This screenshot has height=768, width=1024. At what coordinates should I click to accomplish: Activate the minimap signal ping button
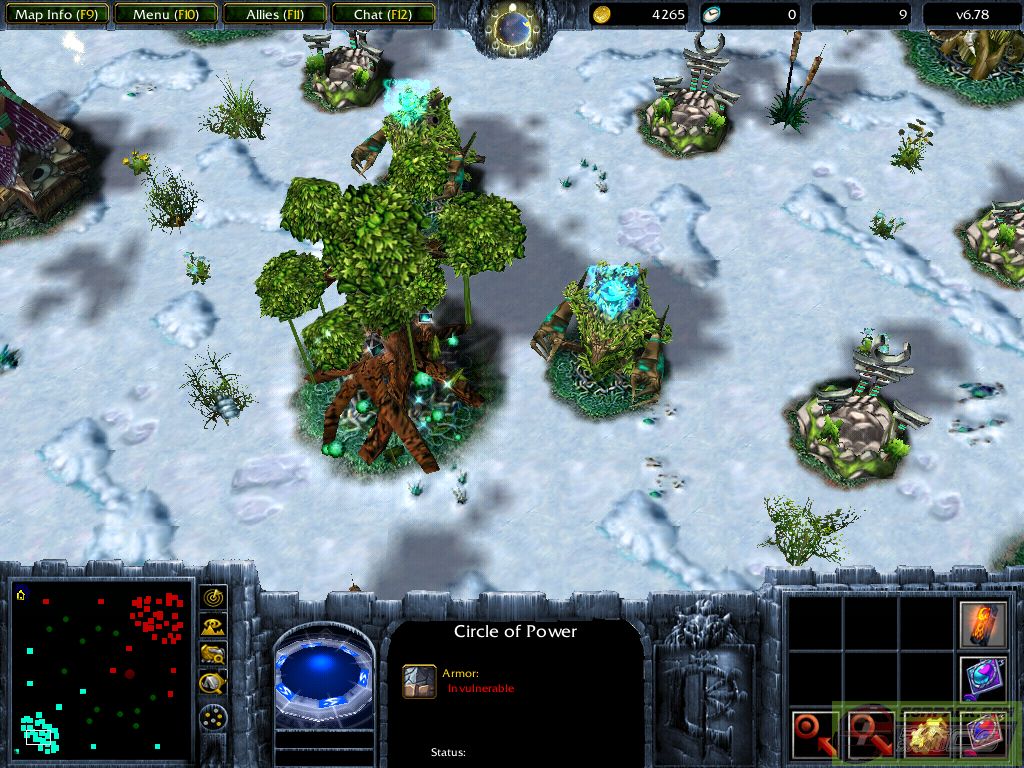213,598
